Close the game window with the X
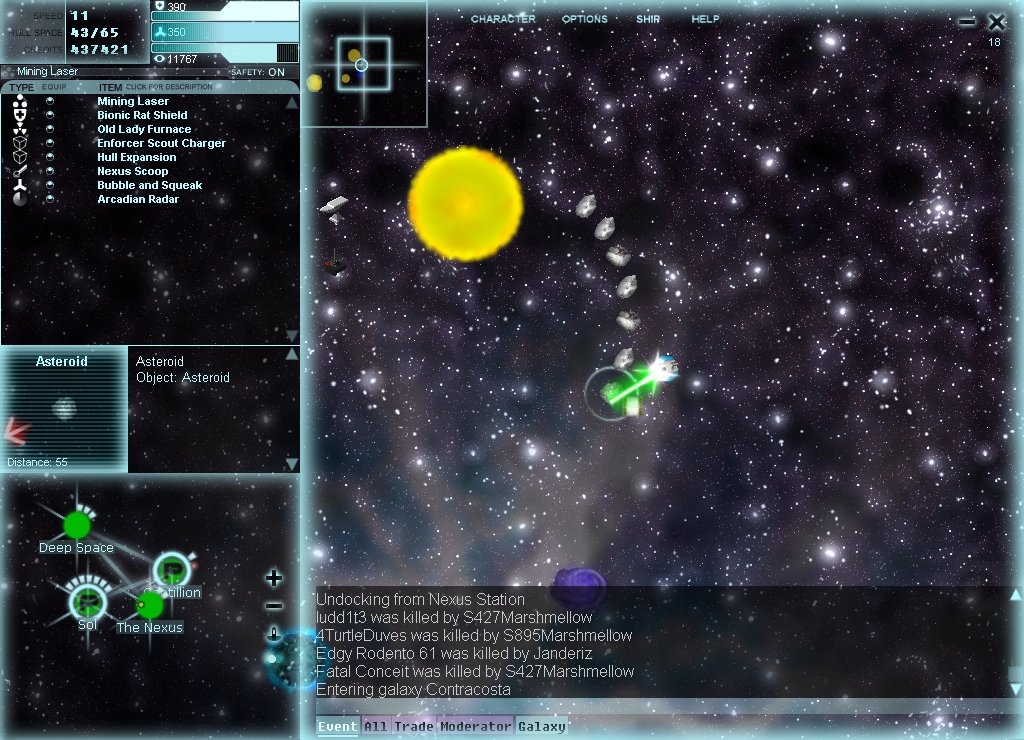The image size is (1024, 740). coord(996,22)
